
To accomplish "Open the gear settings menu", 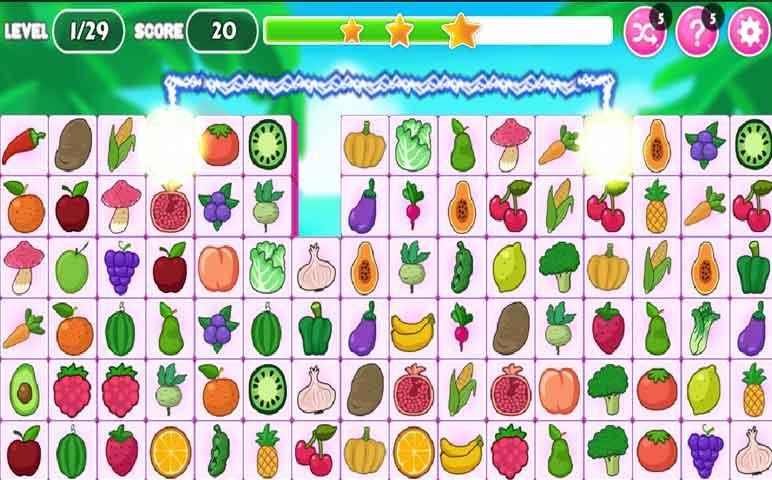I will [748, 31].
